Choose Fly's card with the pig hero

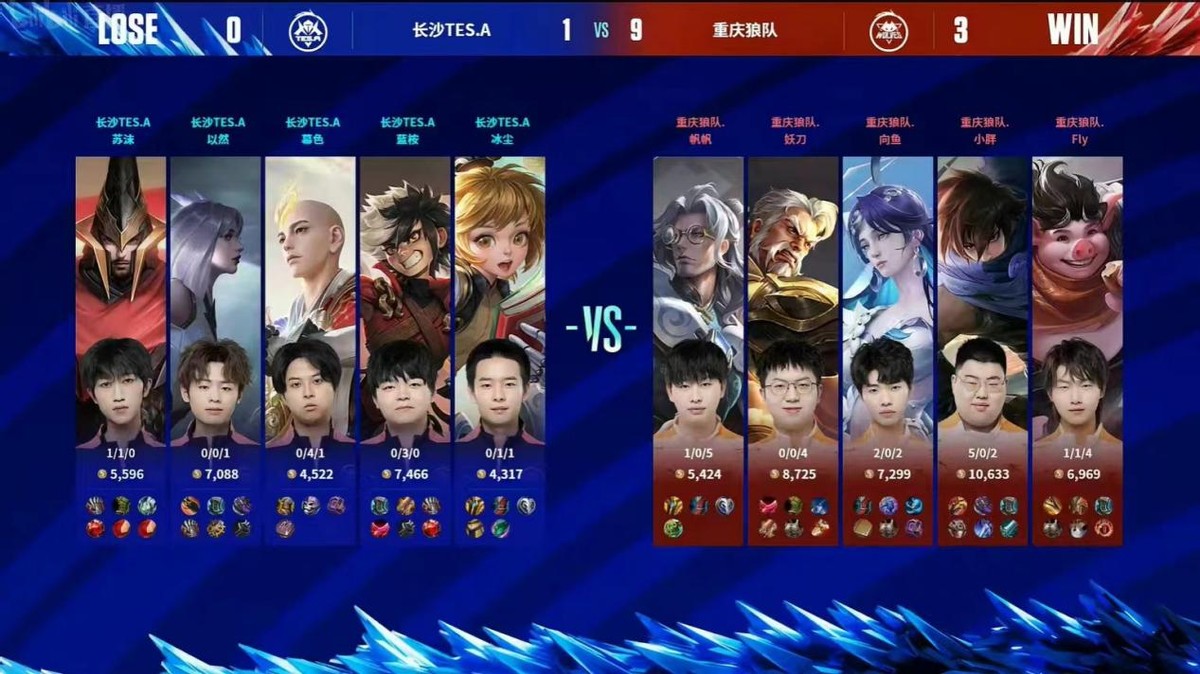[x=1077, y=300]
